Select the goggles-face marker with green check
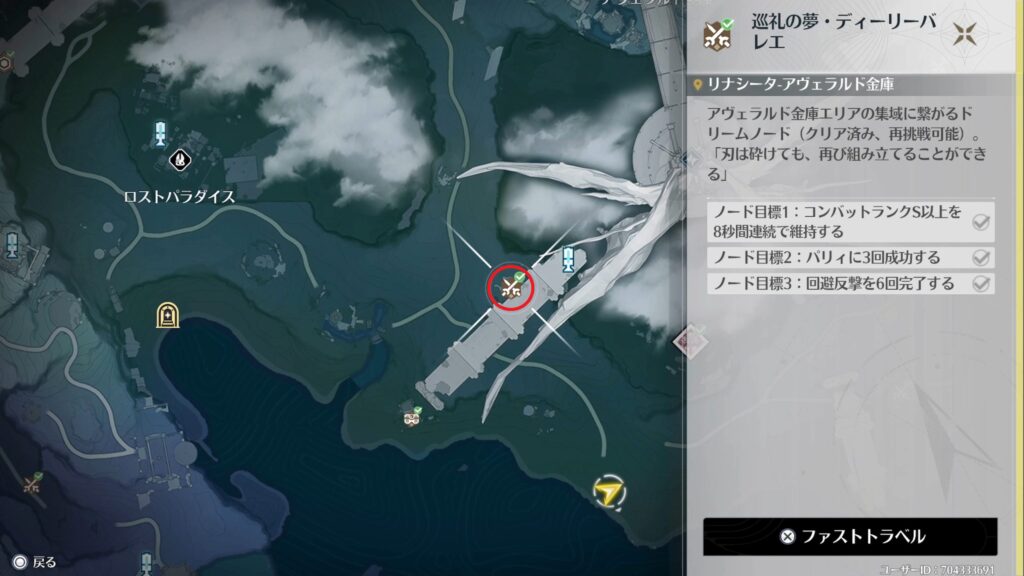This screenshot has width=1024, height=576. pyautogui.click(x=410, y=416)
